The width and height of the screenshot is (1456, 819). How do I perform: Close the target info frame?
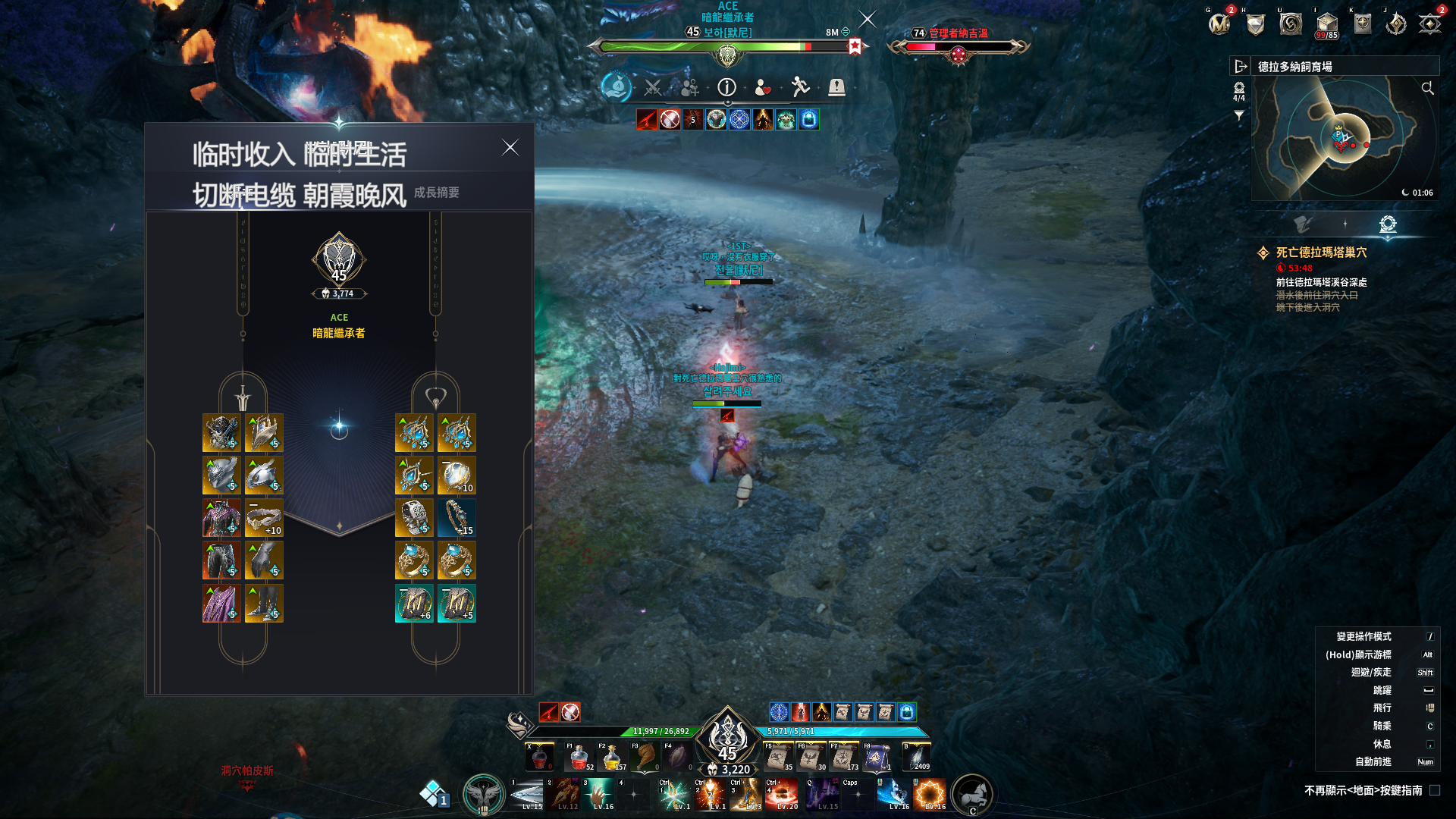coord(868,19)
